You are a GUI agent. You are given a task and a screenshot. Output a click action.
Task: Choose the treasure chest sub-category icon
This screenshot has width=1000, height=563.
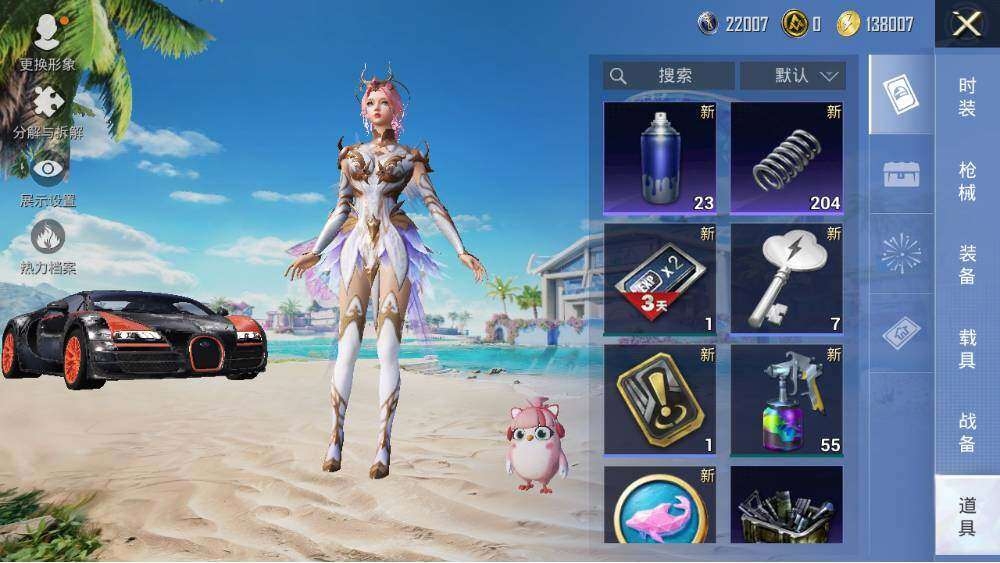click(x=901, y=174)
